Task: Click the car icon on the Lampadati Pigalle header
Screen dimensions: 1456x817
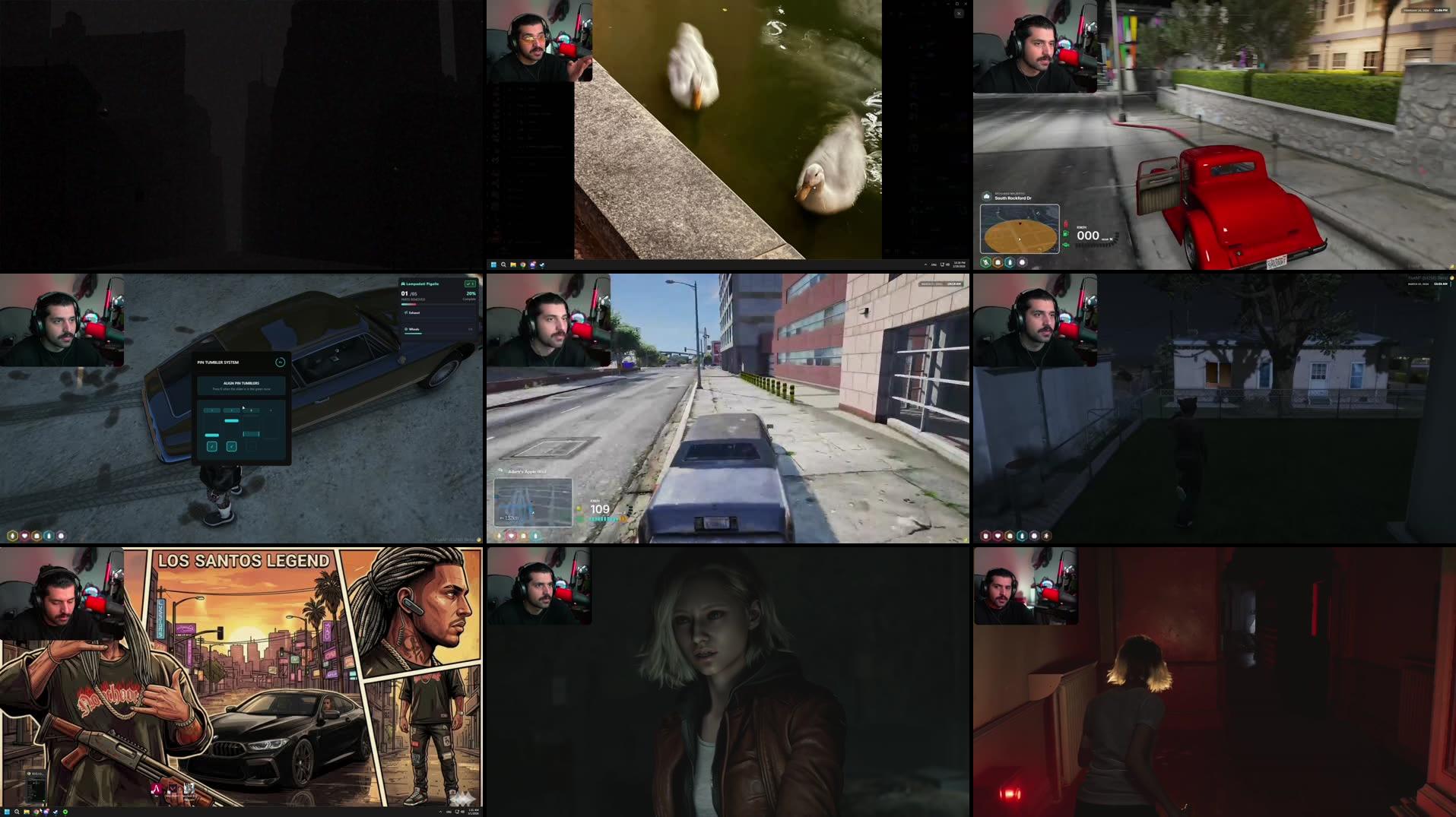Action: [x=404, y=283]
